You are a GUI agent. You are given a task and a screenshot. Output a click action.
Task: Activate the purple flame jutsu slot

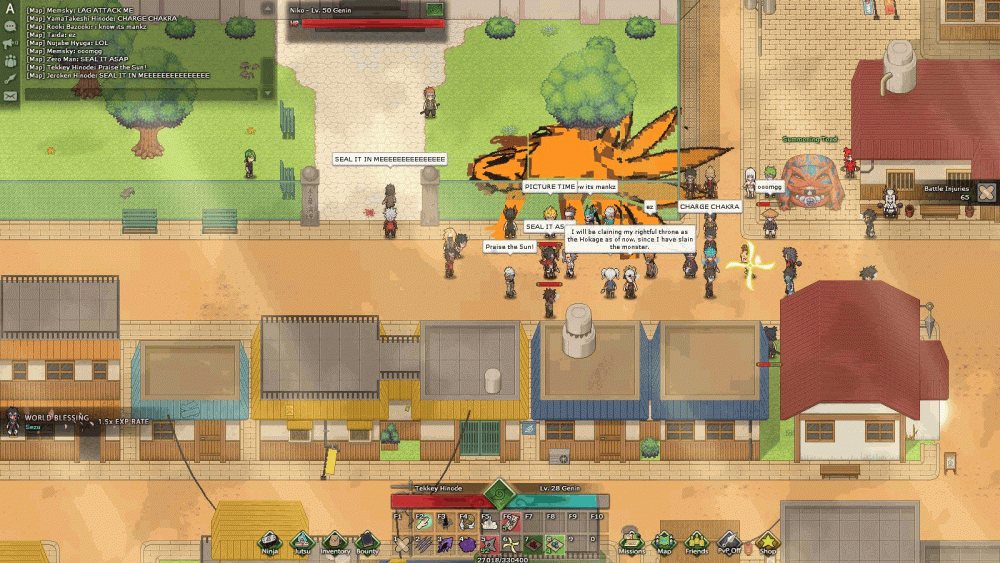point(443,545)
